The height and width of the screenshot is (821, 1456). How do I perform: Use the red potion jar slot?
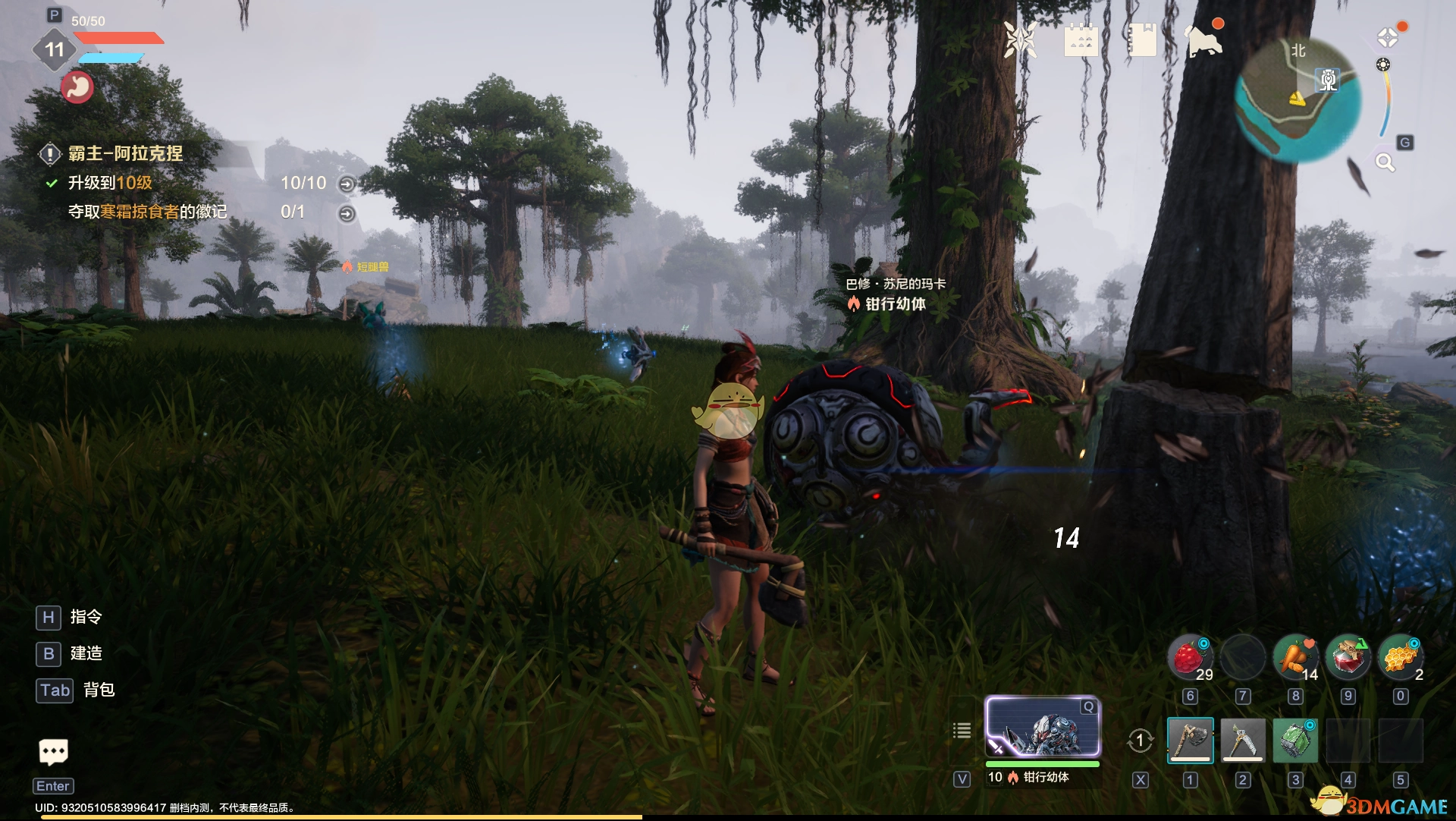[1348, 656]
